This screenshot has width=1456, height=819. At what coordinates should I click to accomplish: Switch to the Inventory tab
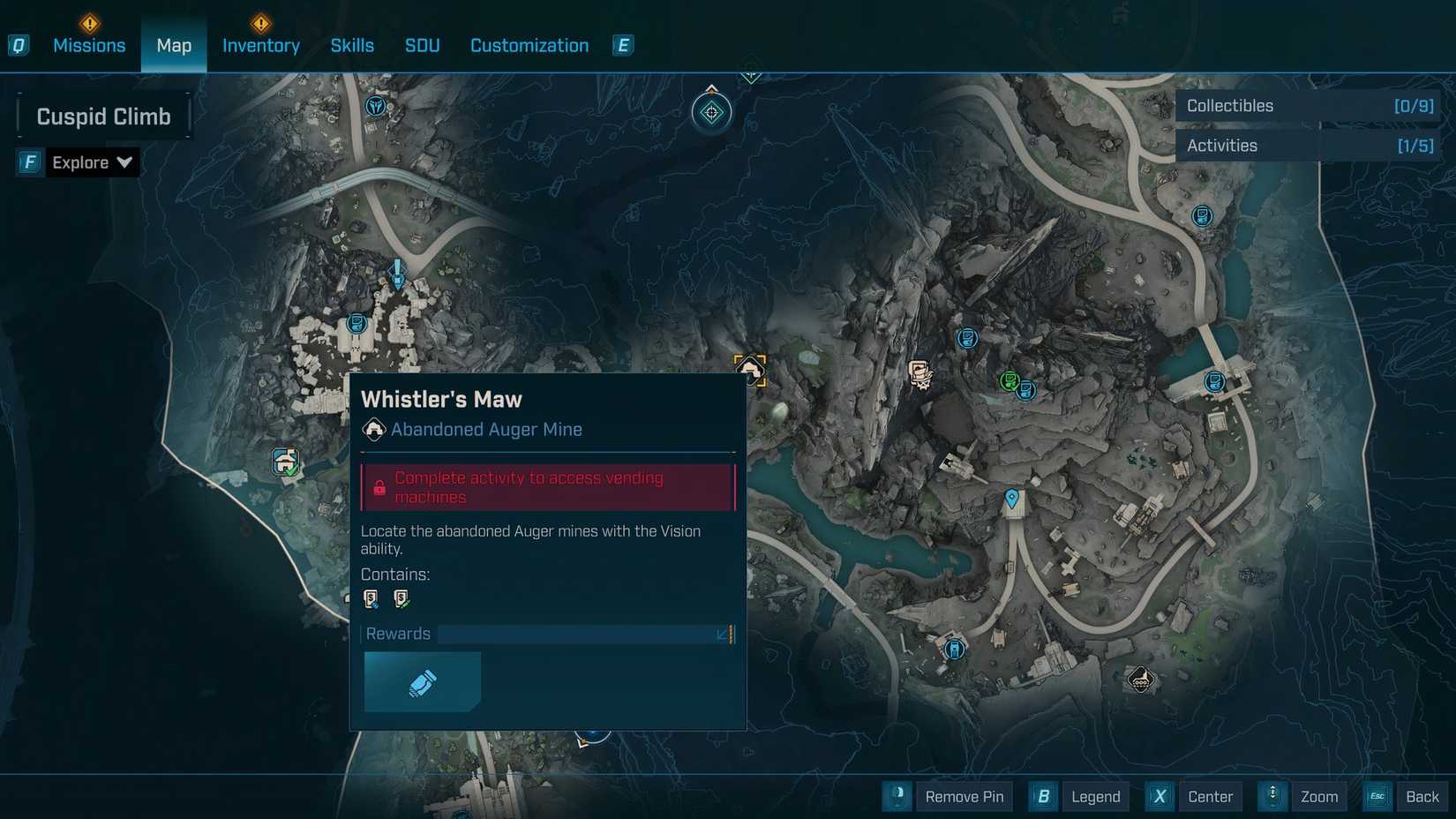pyautogui.click(x=260, y=45)
